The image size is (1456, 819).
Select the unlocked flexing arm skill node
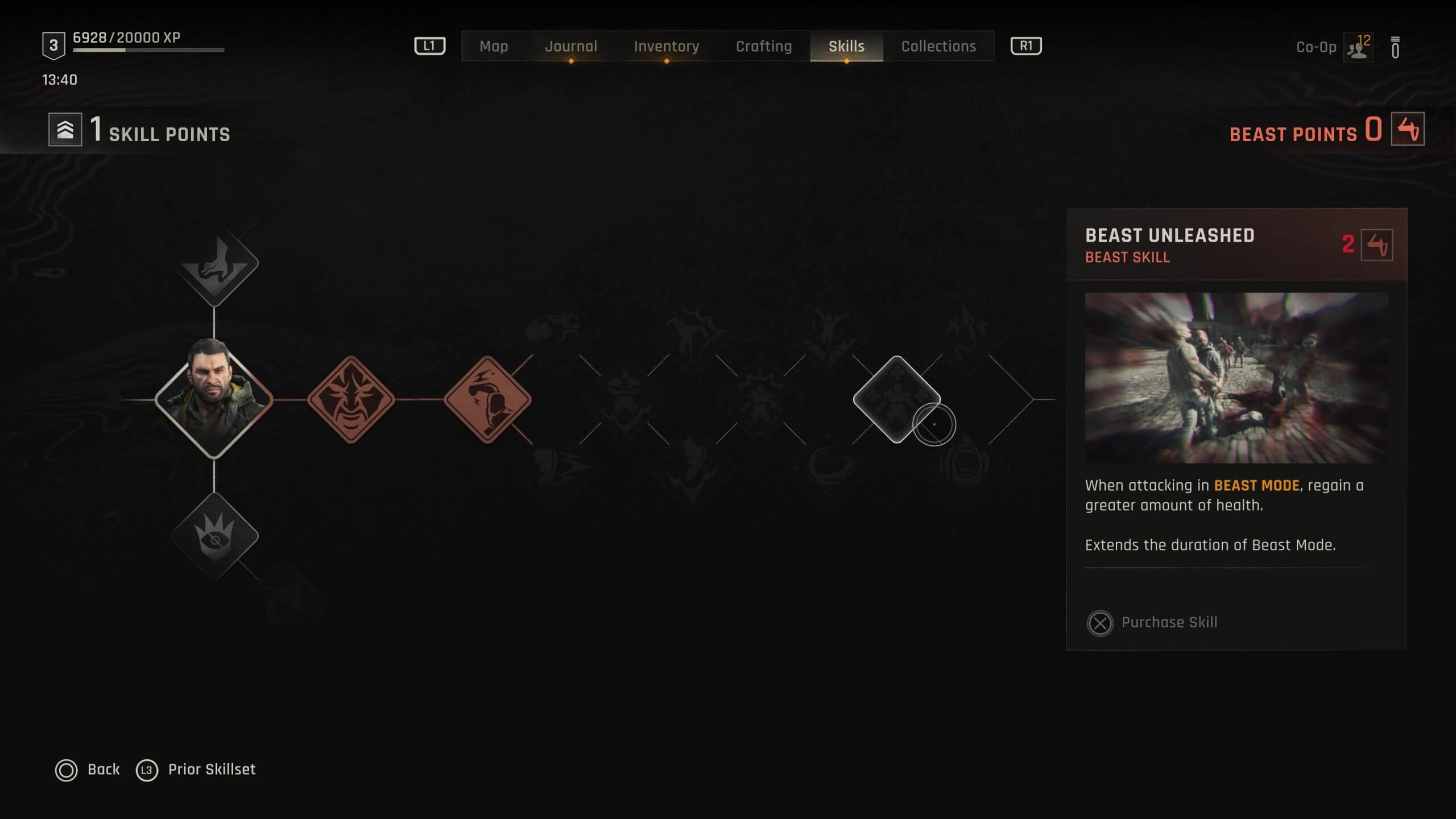point(487,399)
